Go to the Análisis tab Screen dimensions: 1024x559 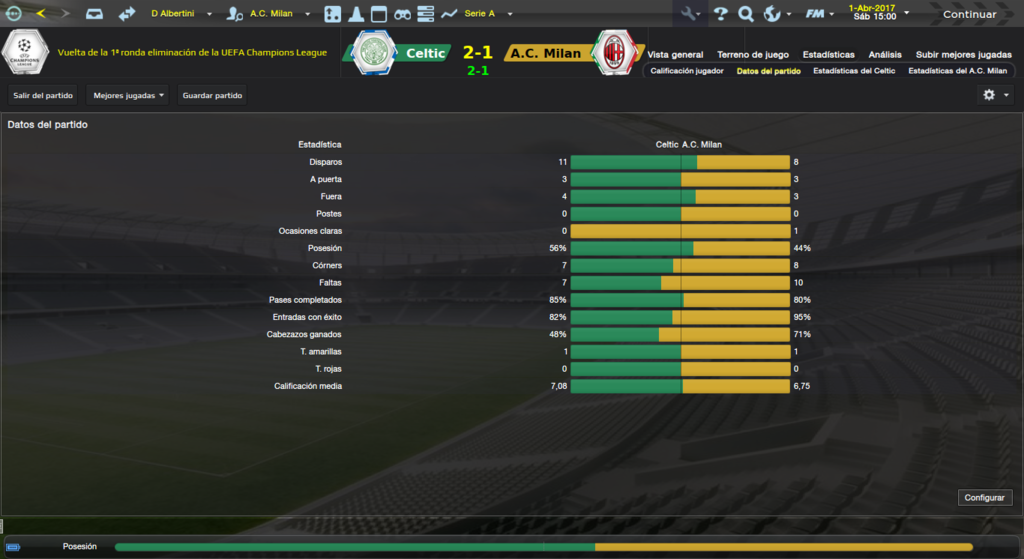(884, 54)
